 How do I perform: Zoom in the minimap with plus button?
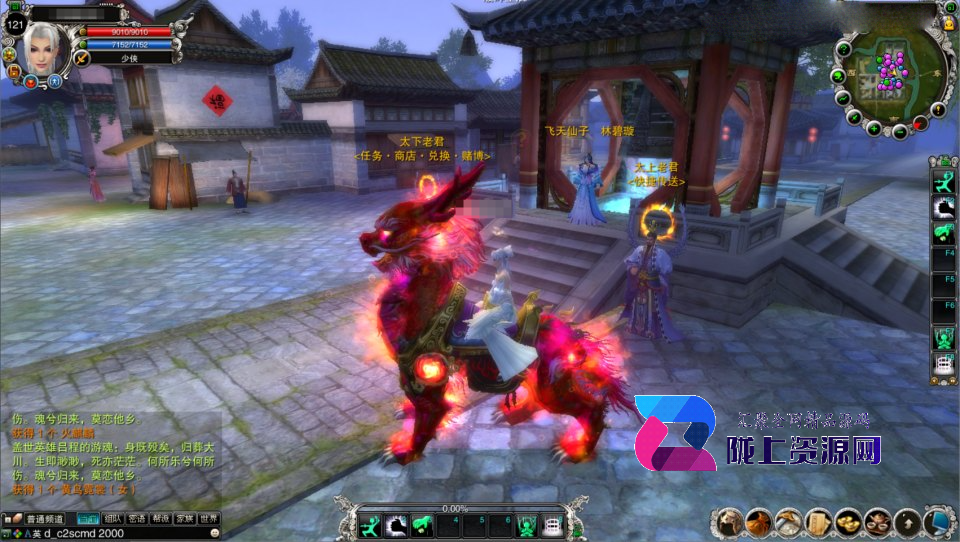point(874,128)
